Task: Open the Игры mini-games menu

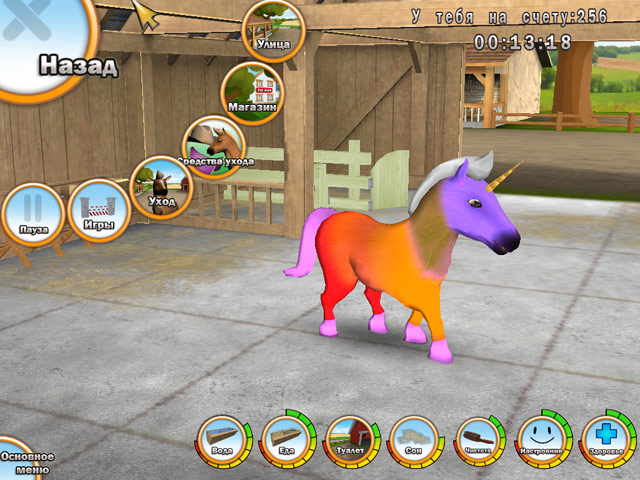Action: click(99, 210)
